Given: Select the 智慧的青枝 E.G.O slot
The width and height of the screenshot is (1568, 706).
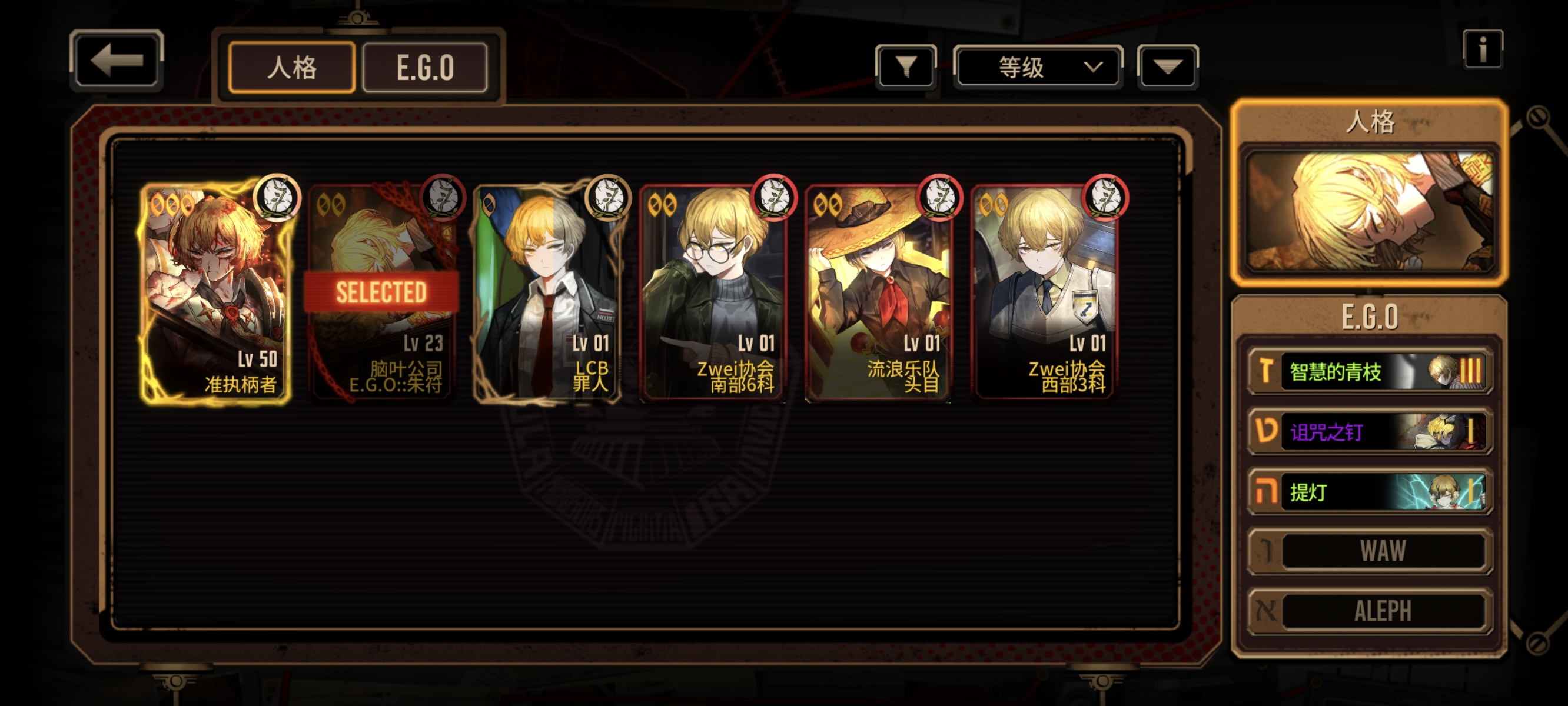Looking at the screenshot, I should pos(1369,371).
